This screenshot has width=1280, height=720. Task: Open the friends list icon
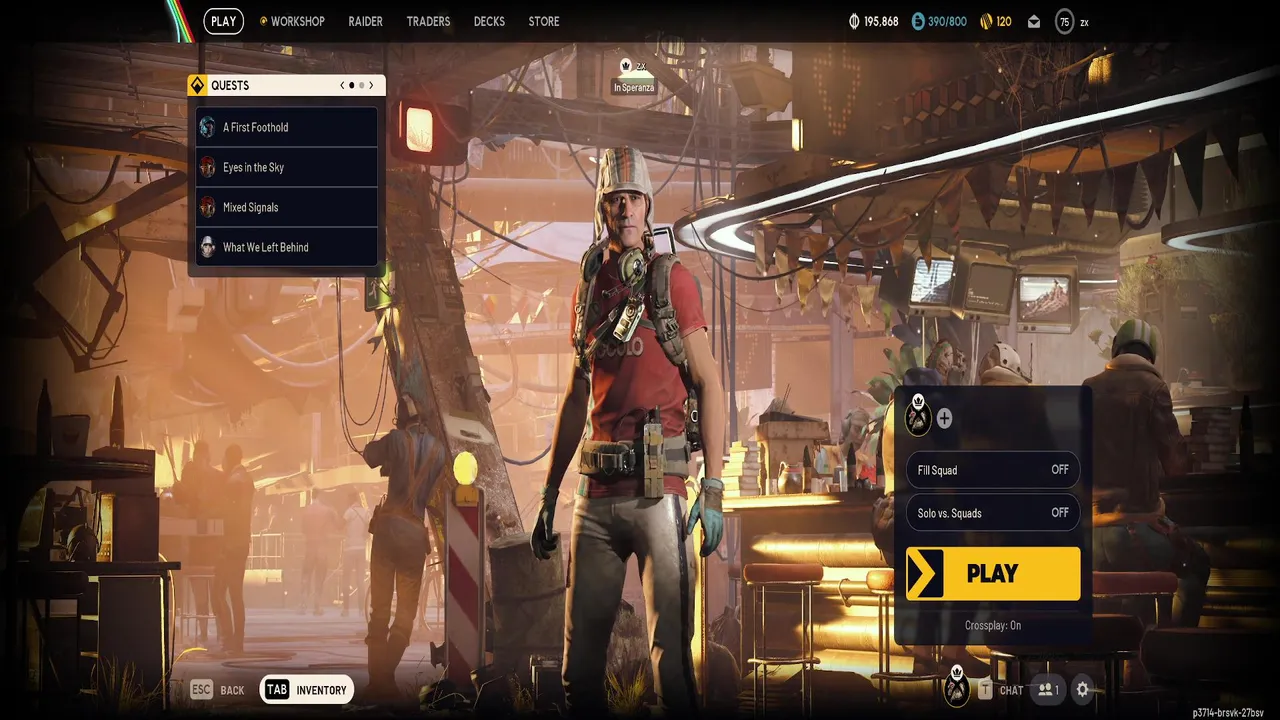tap(1048, 689)
